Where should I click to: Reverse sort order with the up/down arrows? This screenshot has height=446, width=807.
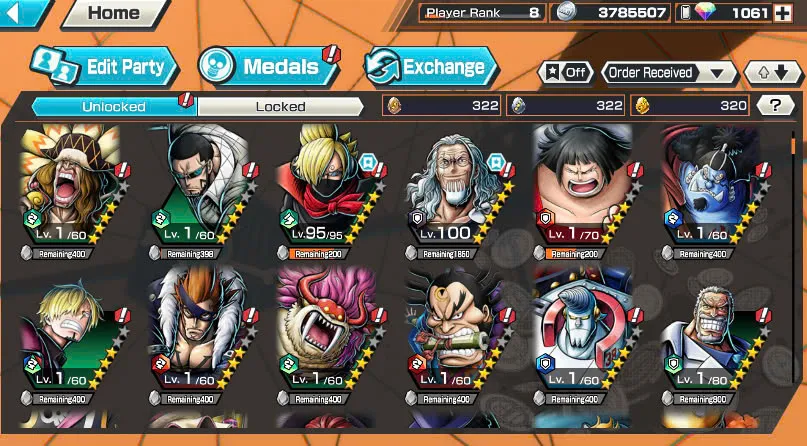coord(772,73)
